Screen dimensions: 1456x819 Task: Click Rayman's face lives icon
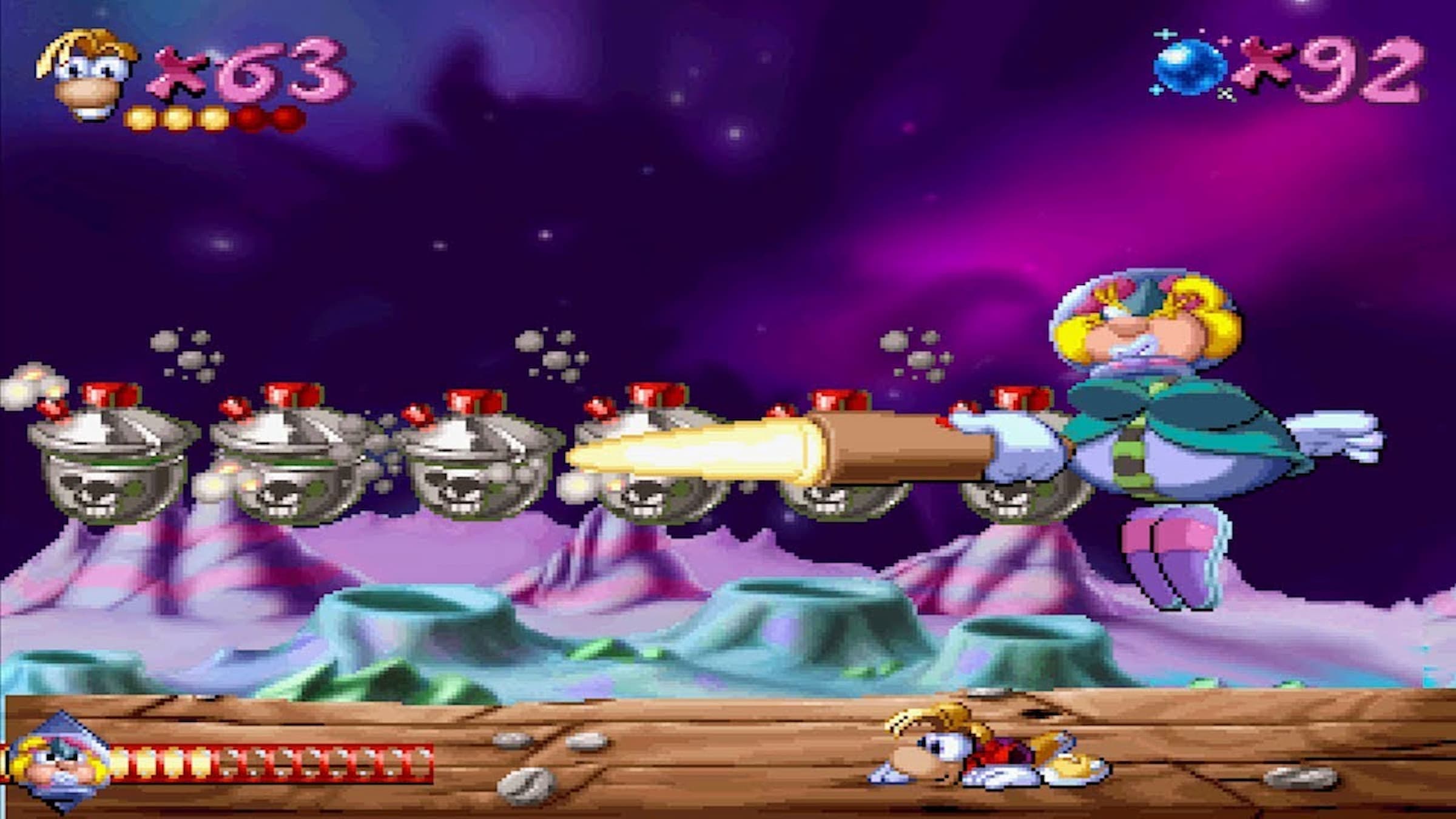coord(87,75)
